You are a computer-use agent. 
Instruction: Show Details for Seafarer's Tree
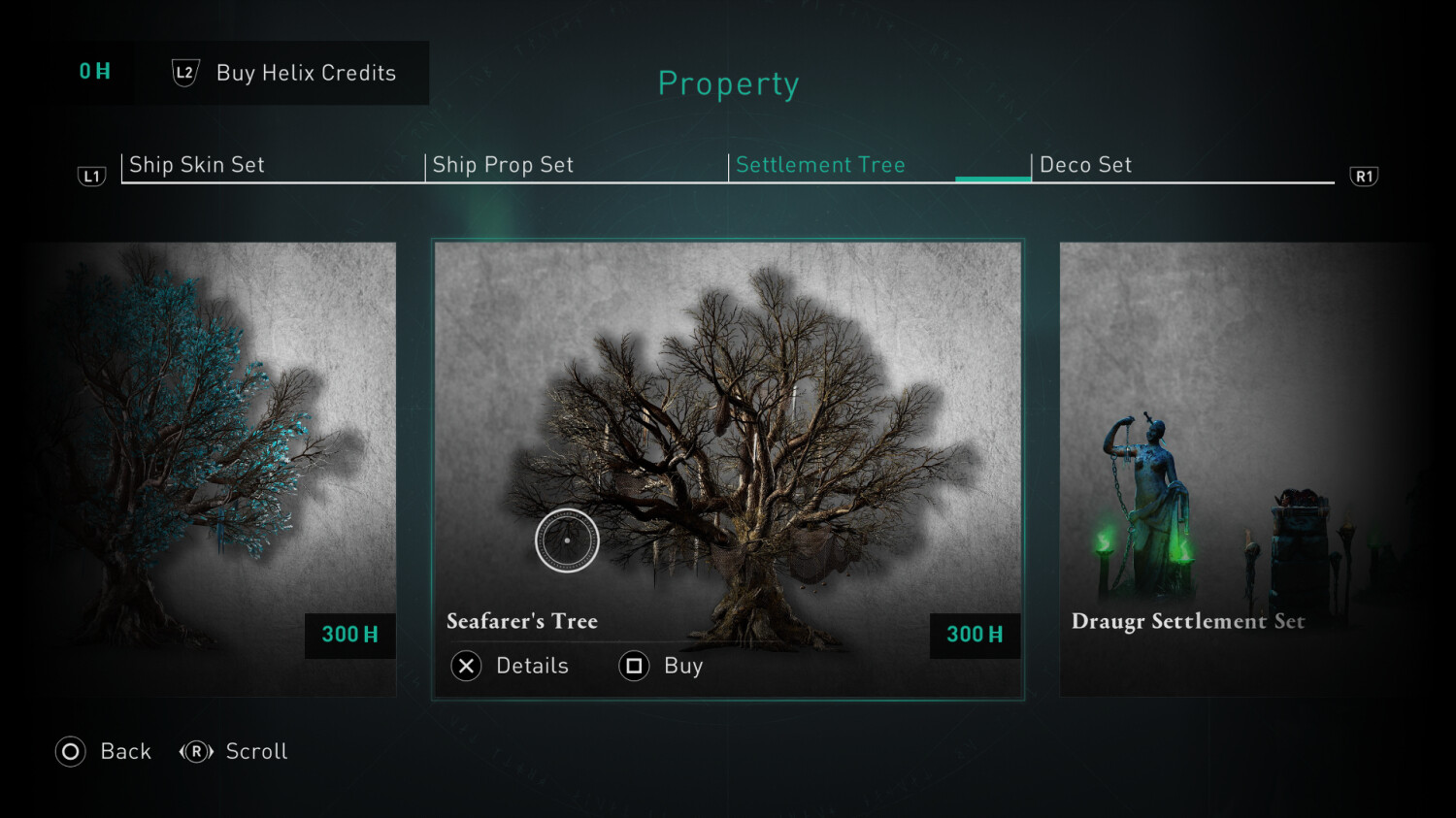[x=511, y=666]
